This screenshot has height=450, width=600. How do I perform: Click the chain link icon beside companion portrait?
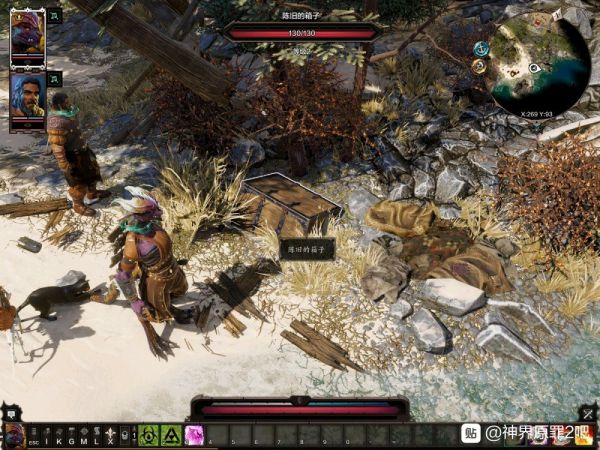[x=54, y=78]
